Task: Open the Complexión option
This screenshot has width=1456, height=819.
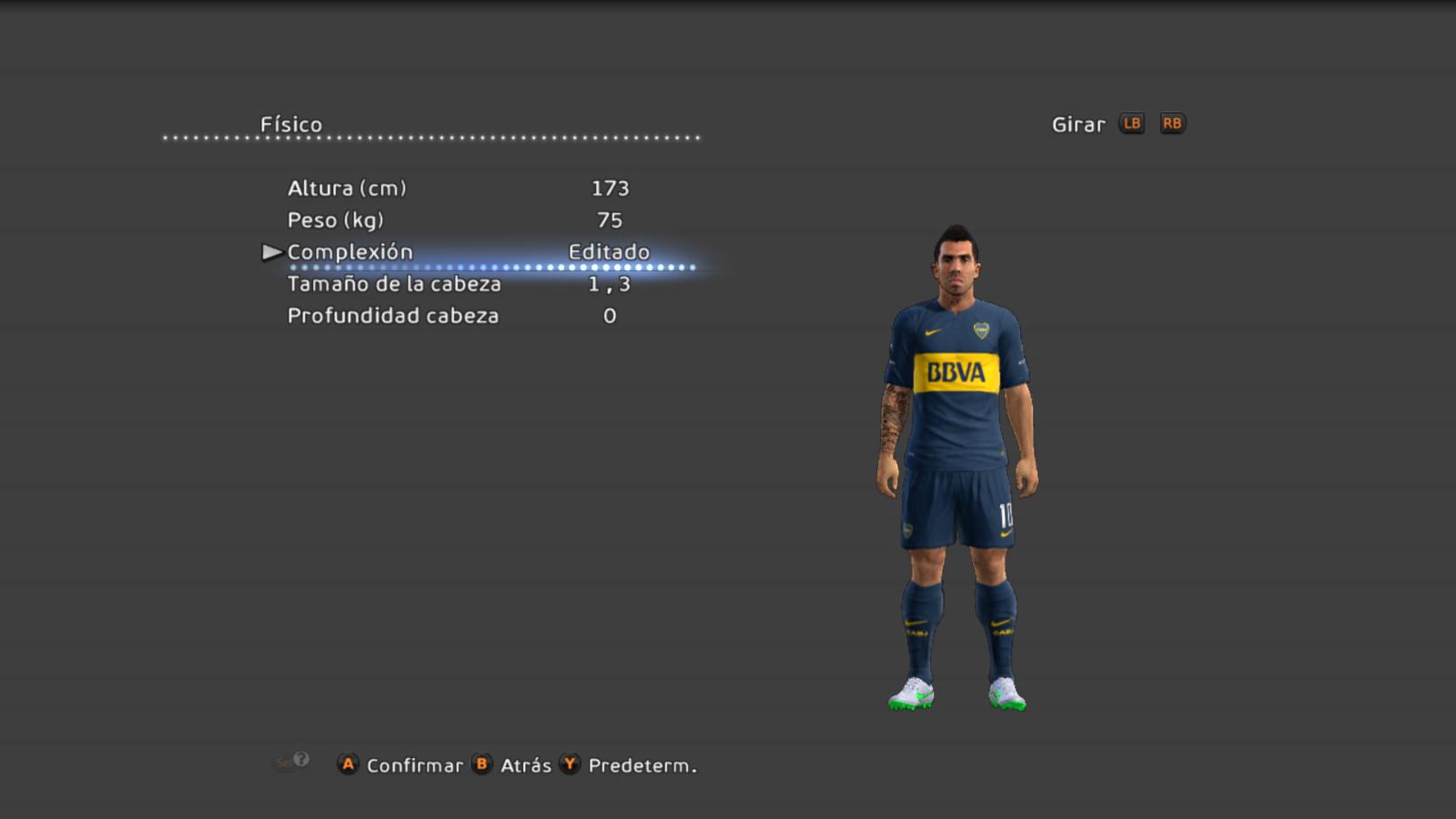Action: (x=350, y=252)
